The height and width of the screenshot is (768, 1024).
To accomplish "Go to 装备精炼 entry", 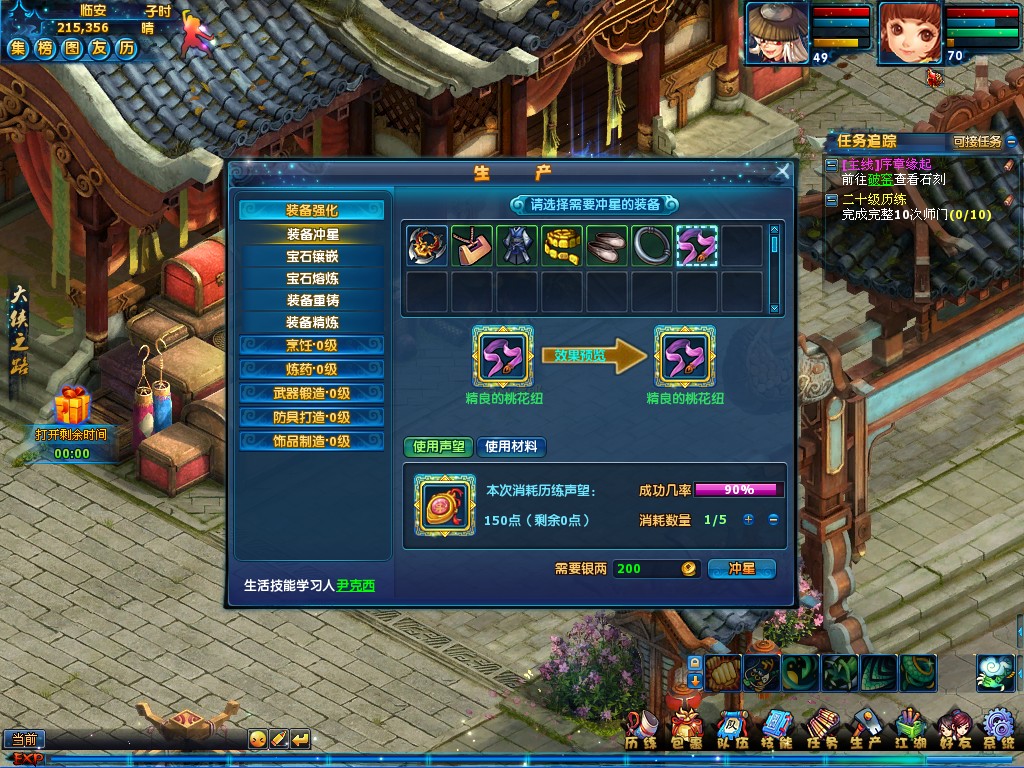I will point(312,323).
